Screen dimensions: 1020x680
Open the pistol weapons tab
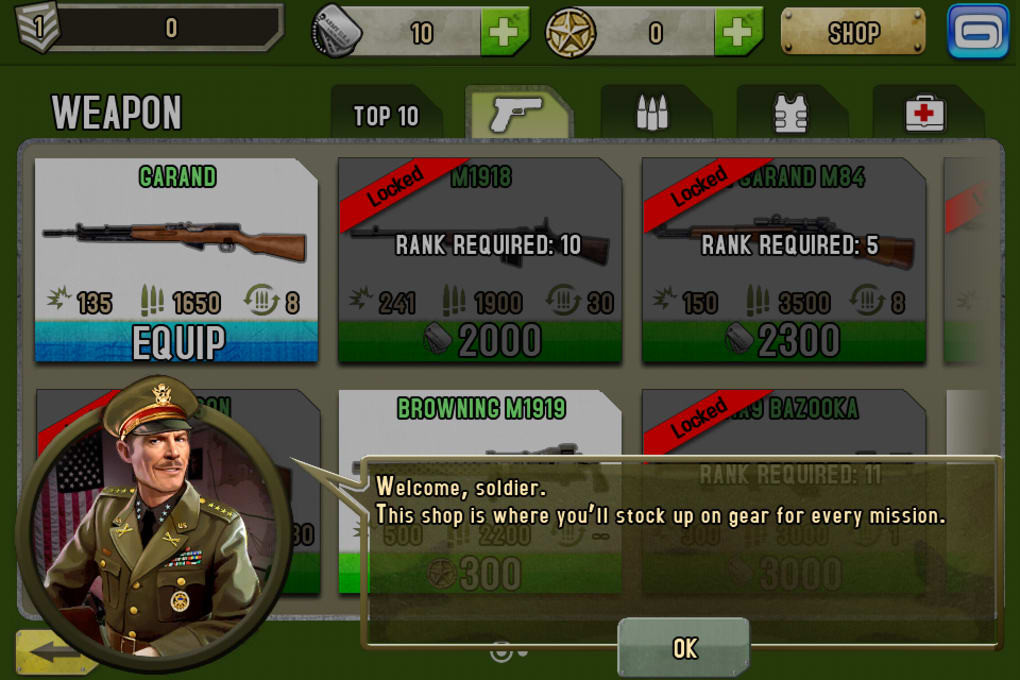coord(518,114)
